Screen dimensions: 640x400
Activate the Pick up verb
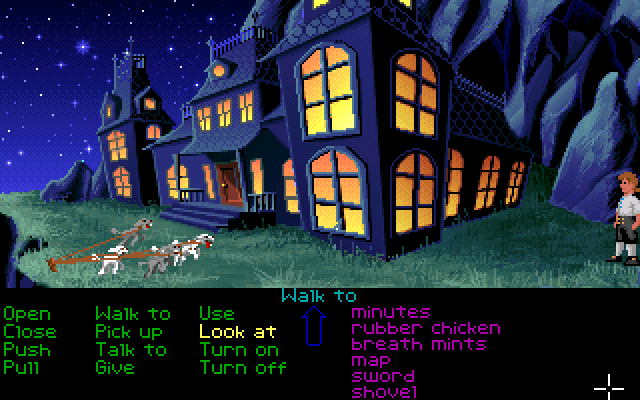pos(129,332)
